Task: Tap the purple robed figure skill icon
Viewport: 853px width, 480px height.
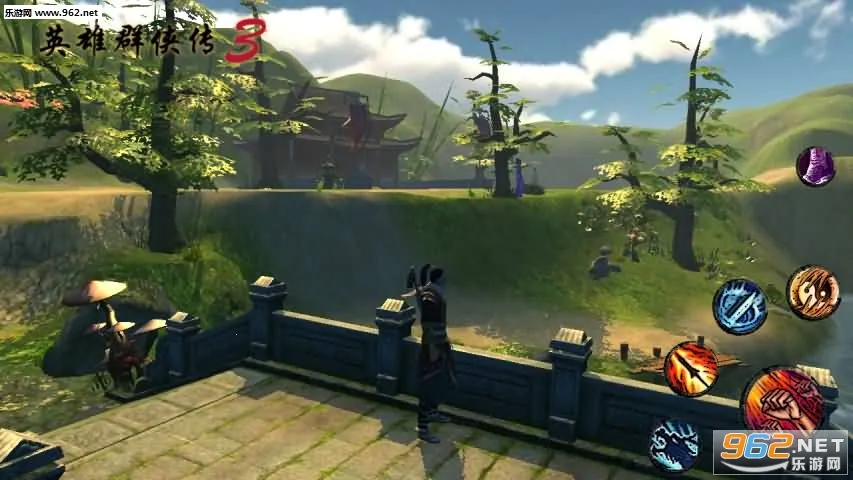Action: (815, 166)
